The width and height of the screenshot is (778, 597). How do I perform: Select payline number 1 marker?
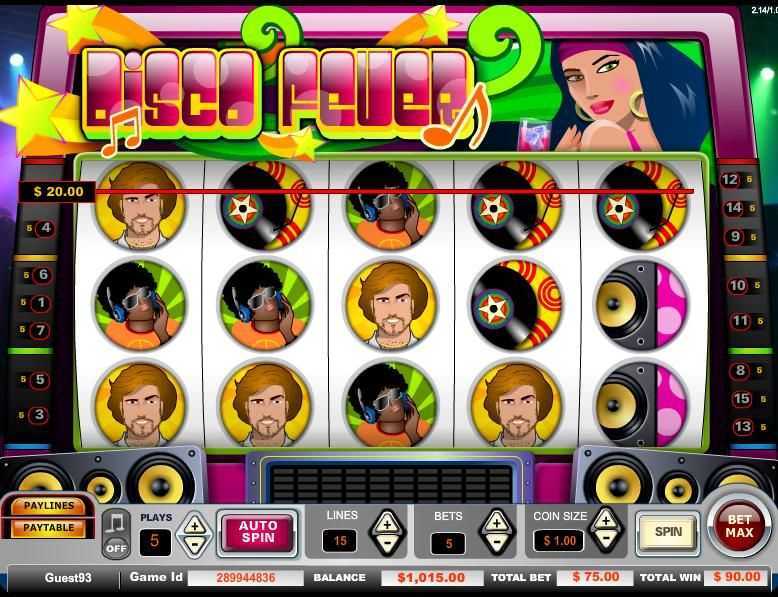pyautogui.click(x=41, y=303)
